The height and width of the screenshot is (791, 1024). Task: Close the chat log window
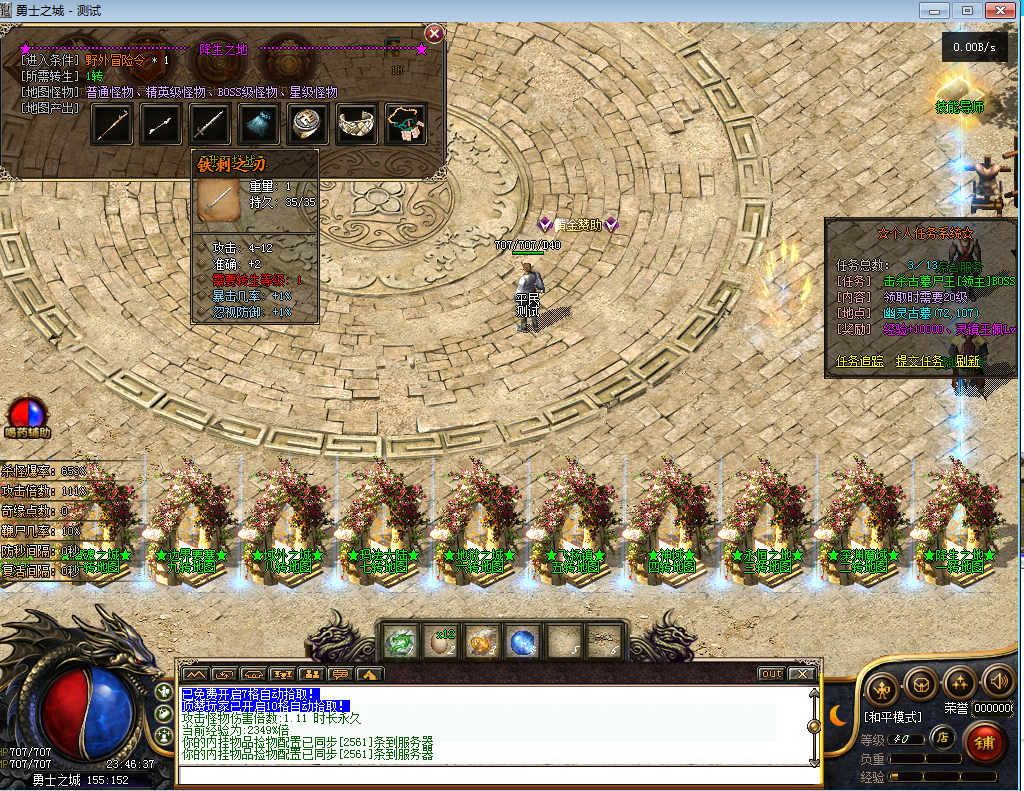tap(801, 674)
